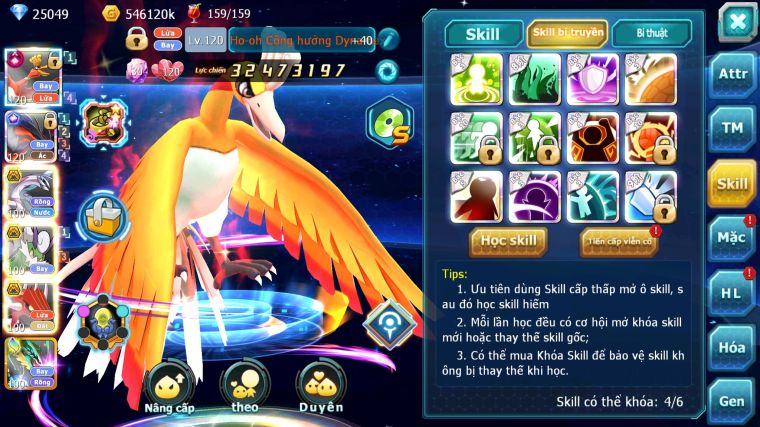Open the Hóa side tab
This screenshot has width=760, height=427.
click(x=732, y=348)
